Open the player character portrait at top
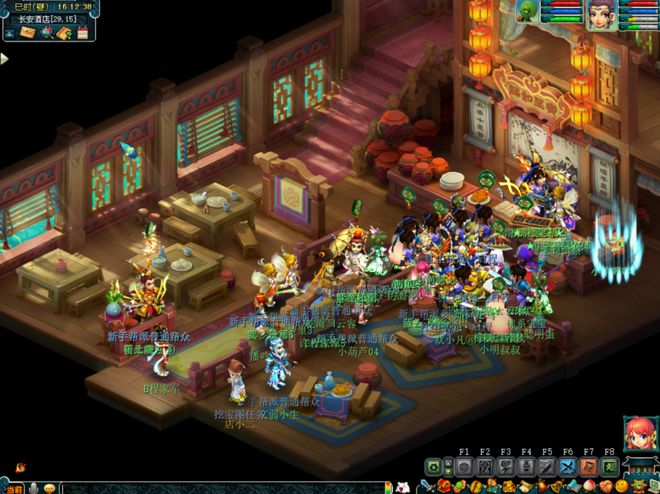 click(602, 15)
